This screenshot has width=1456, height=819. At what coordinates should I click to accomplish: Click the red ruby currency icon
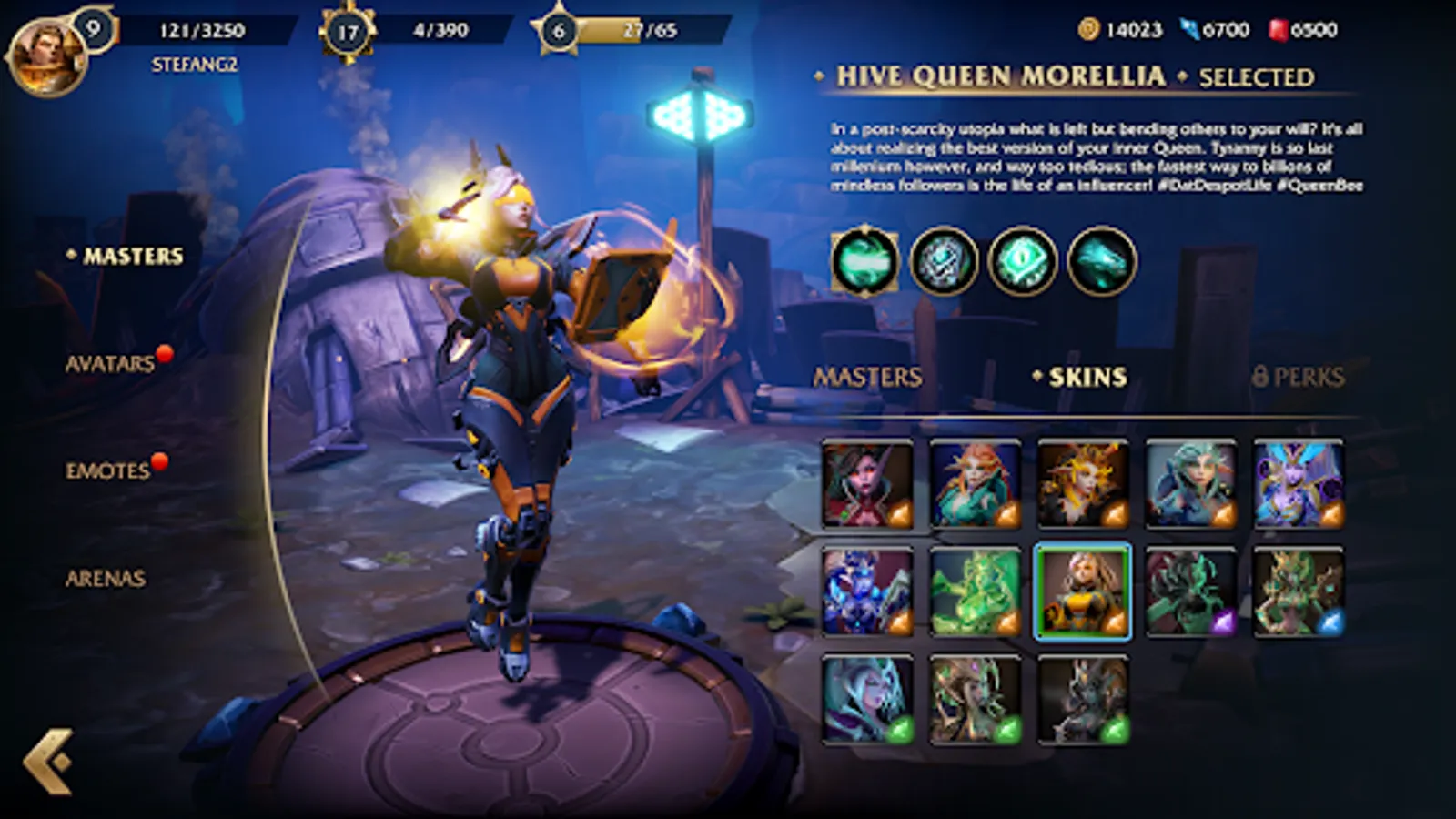(1279, 28)
